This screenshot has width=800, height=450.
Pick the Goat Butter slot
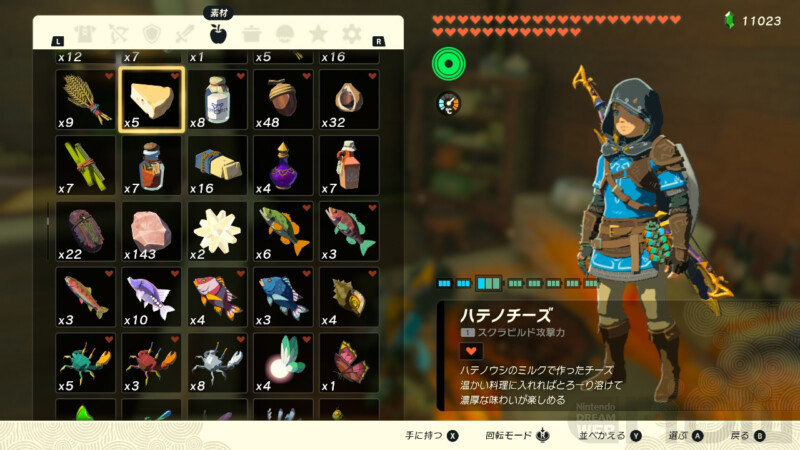point(217,165)
